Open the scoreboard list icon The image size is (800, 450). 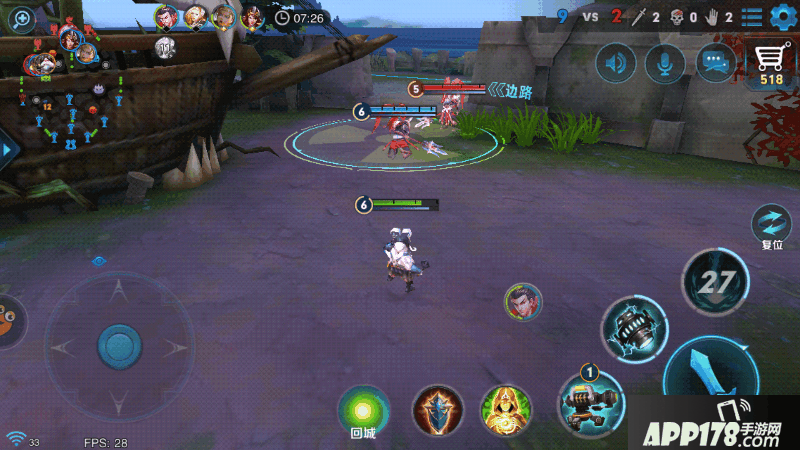pyautogui.click(x=752, y=17)
